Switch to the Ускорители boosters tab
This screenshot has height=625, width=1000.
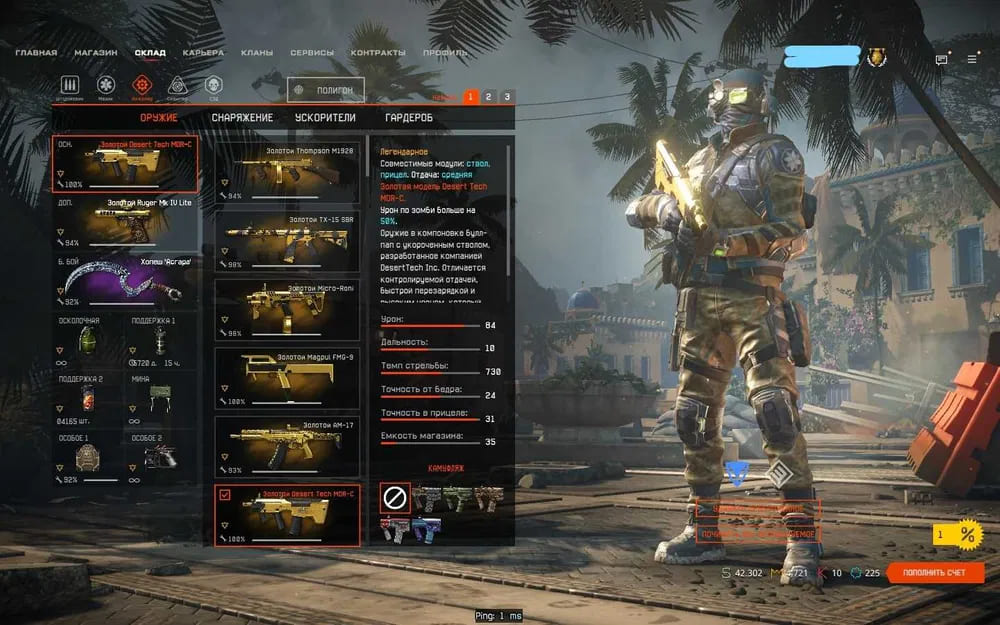point(325,118)
